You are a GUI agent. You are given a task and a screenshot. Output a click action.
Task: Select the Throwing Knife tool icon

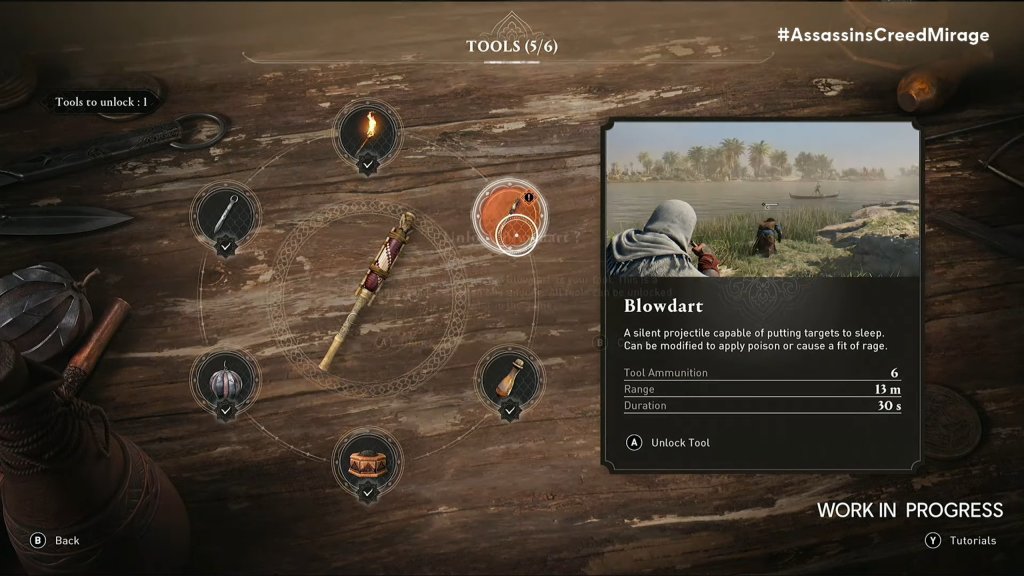(226, 211)
